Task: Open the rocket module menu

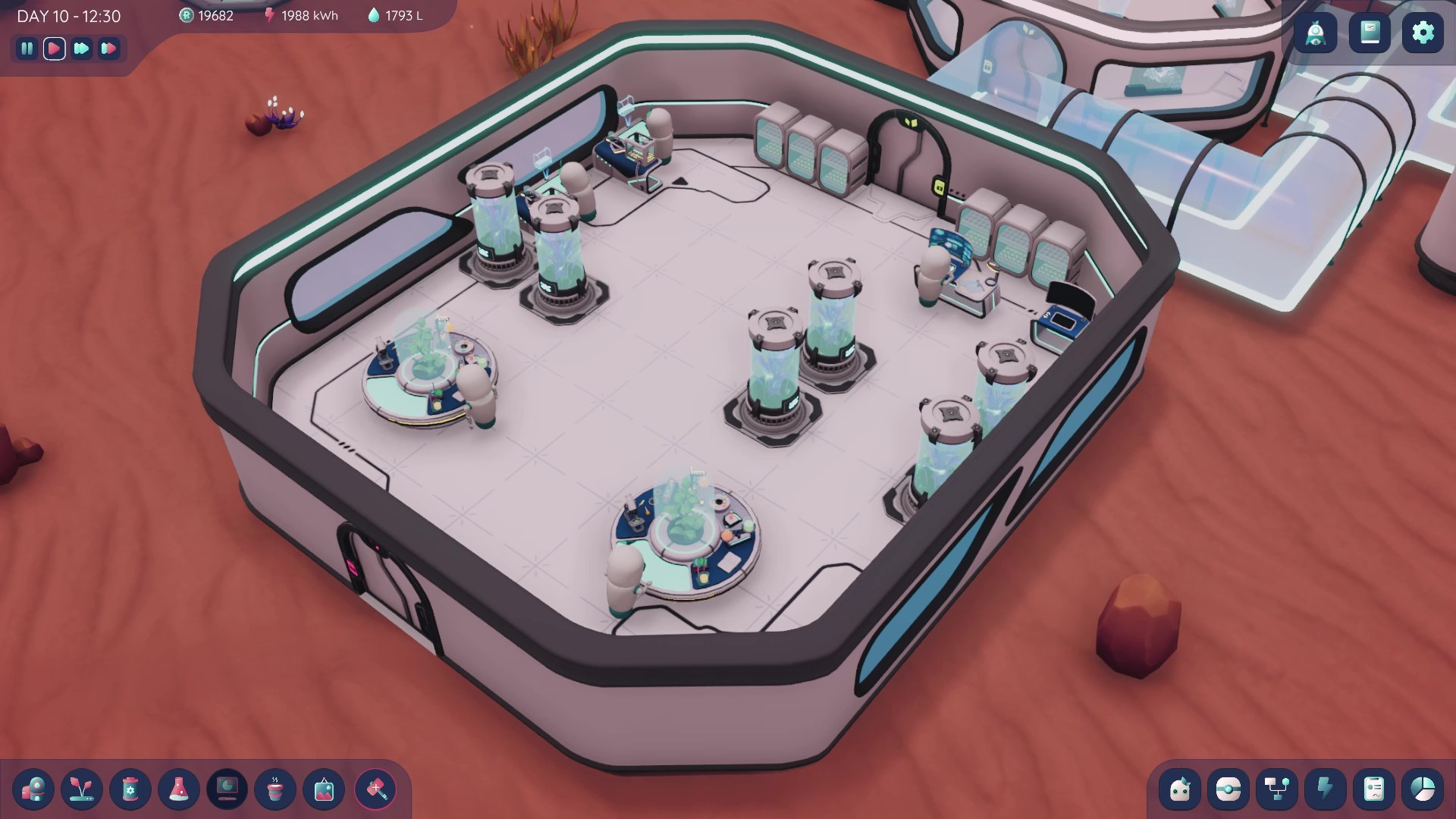Action: 35,790
